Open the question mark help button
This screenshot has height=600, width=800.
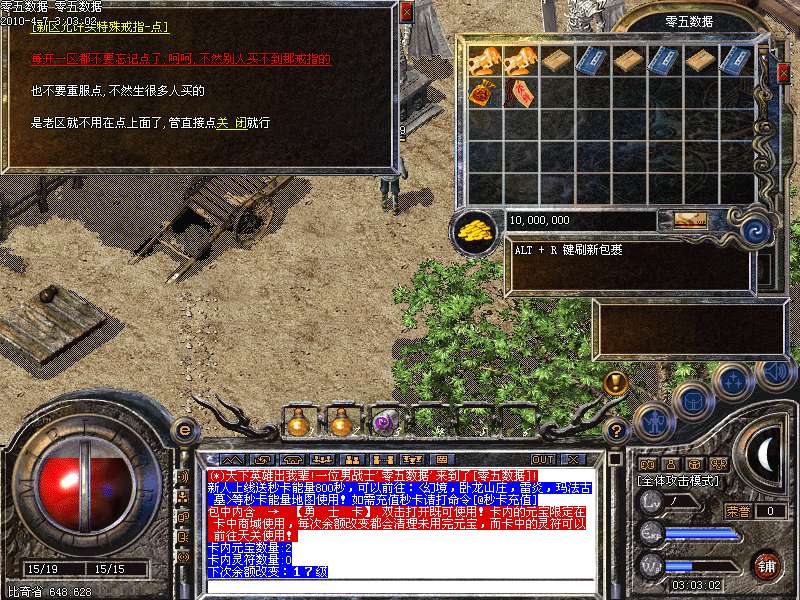pyautogui.click(x=617, y=430)
